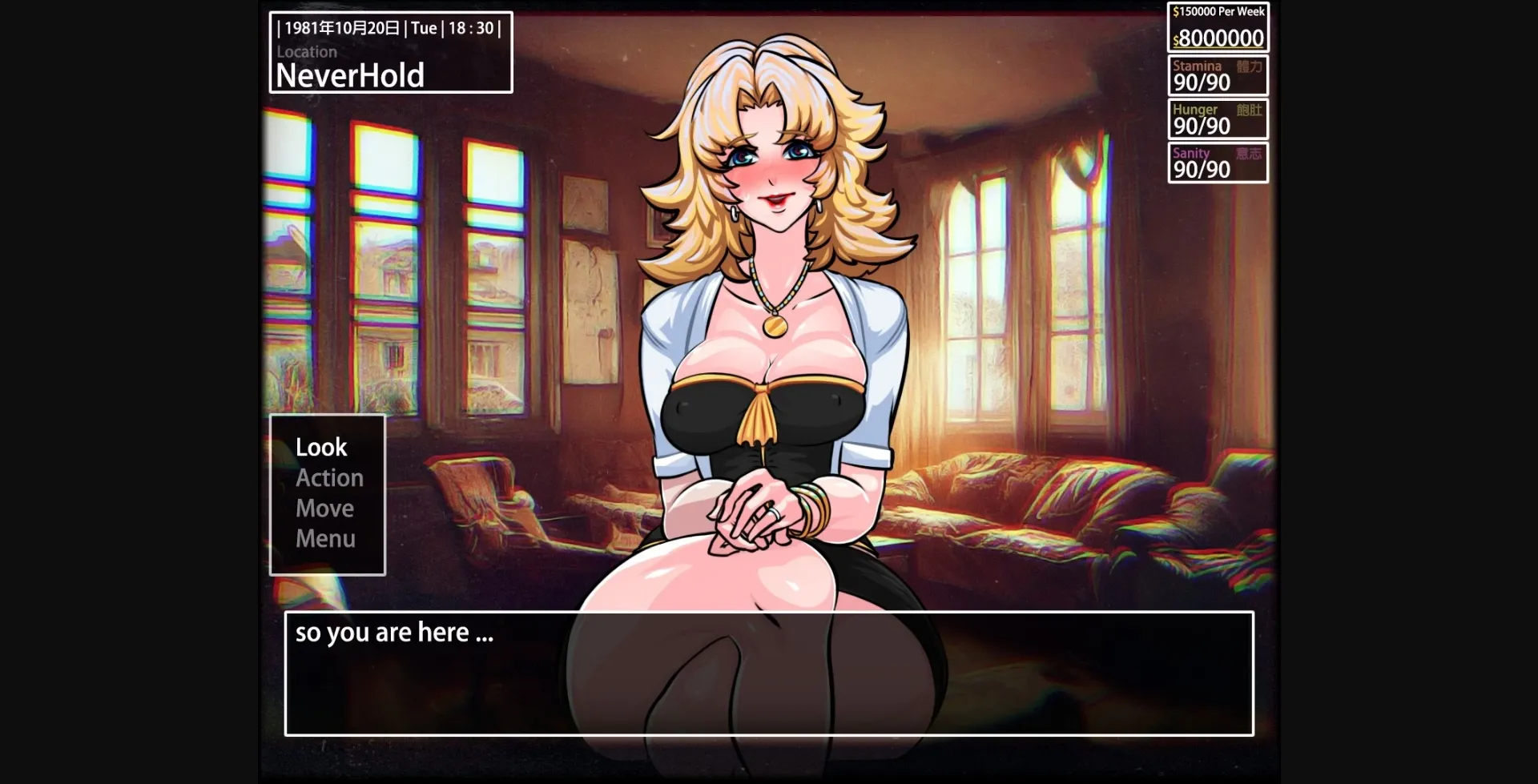This screenshot has width=1538, height=784.
Task: Click the Location header text
Action: click(307, 51)
